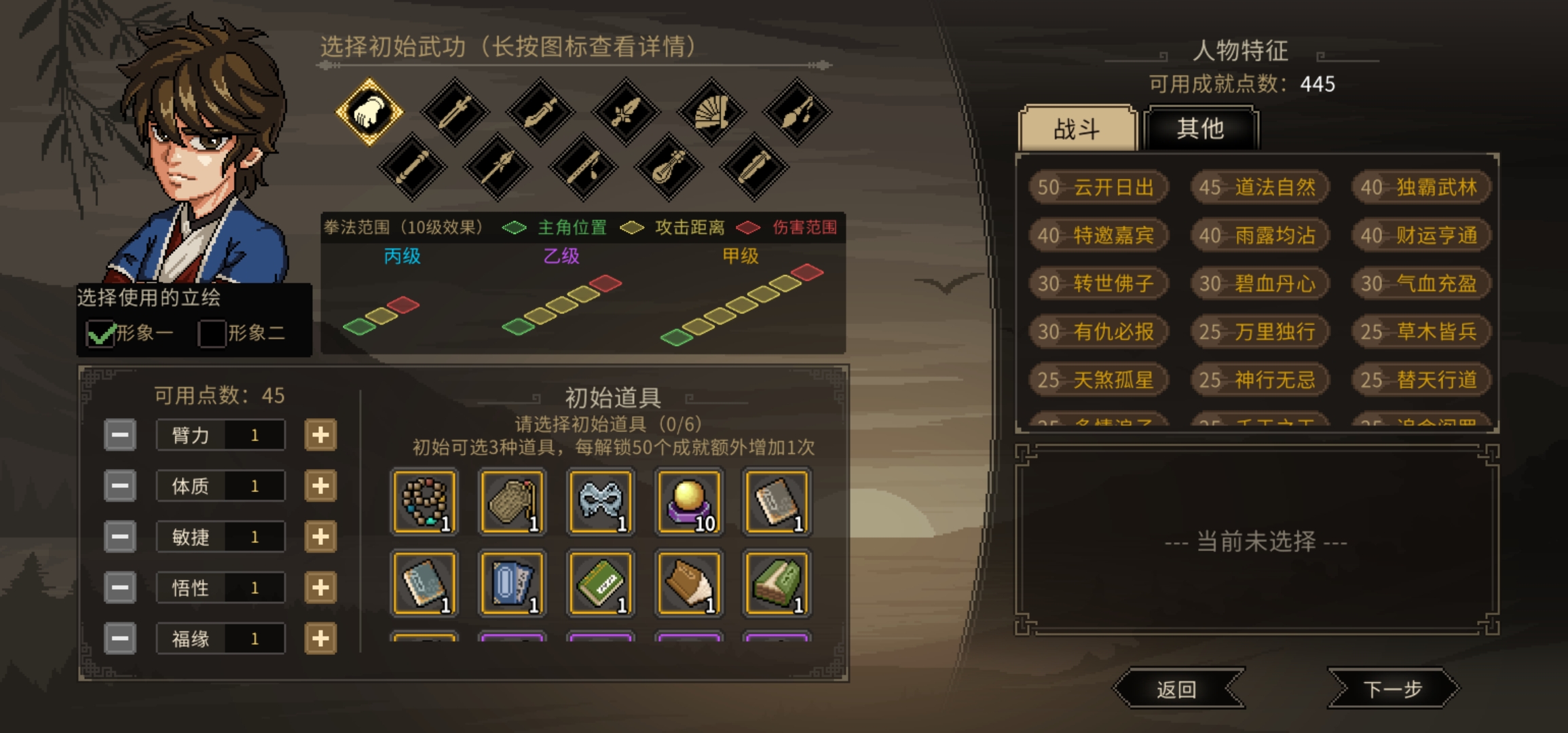Image resolution: width=1568 pixels, height=733 pixels.
Task: Choose the spear weapon icon
Action: (x=499, y=166)
